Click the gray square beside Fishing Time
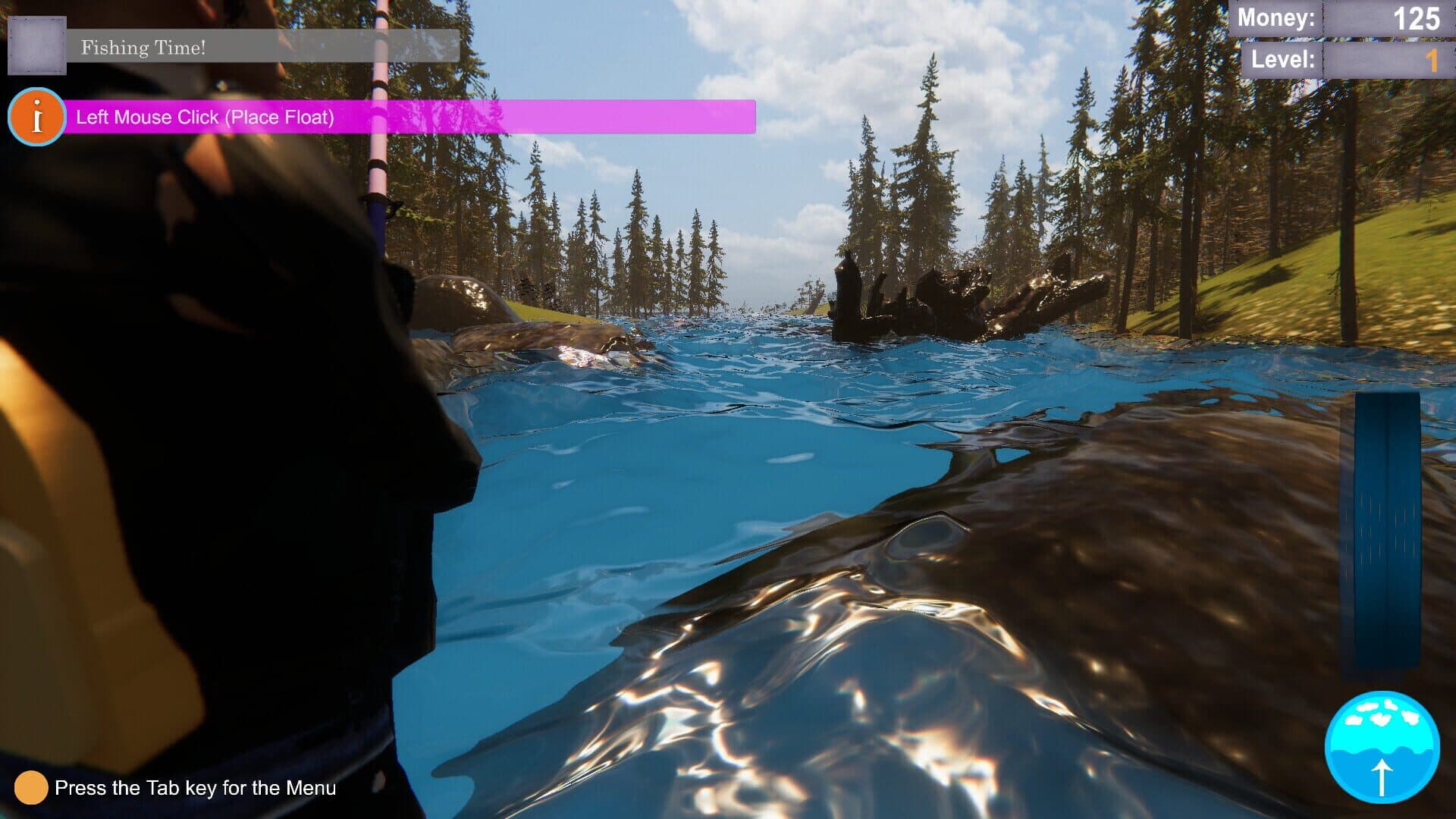 [37, 45]
